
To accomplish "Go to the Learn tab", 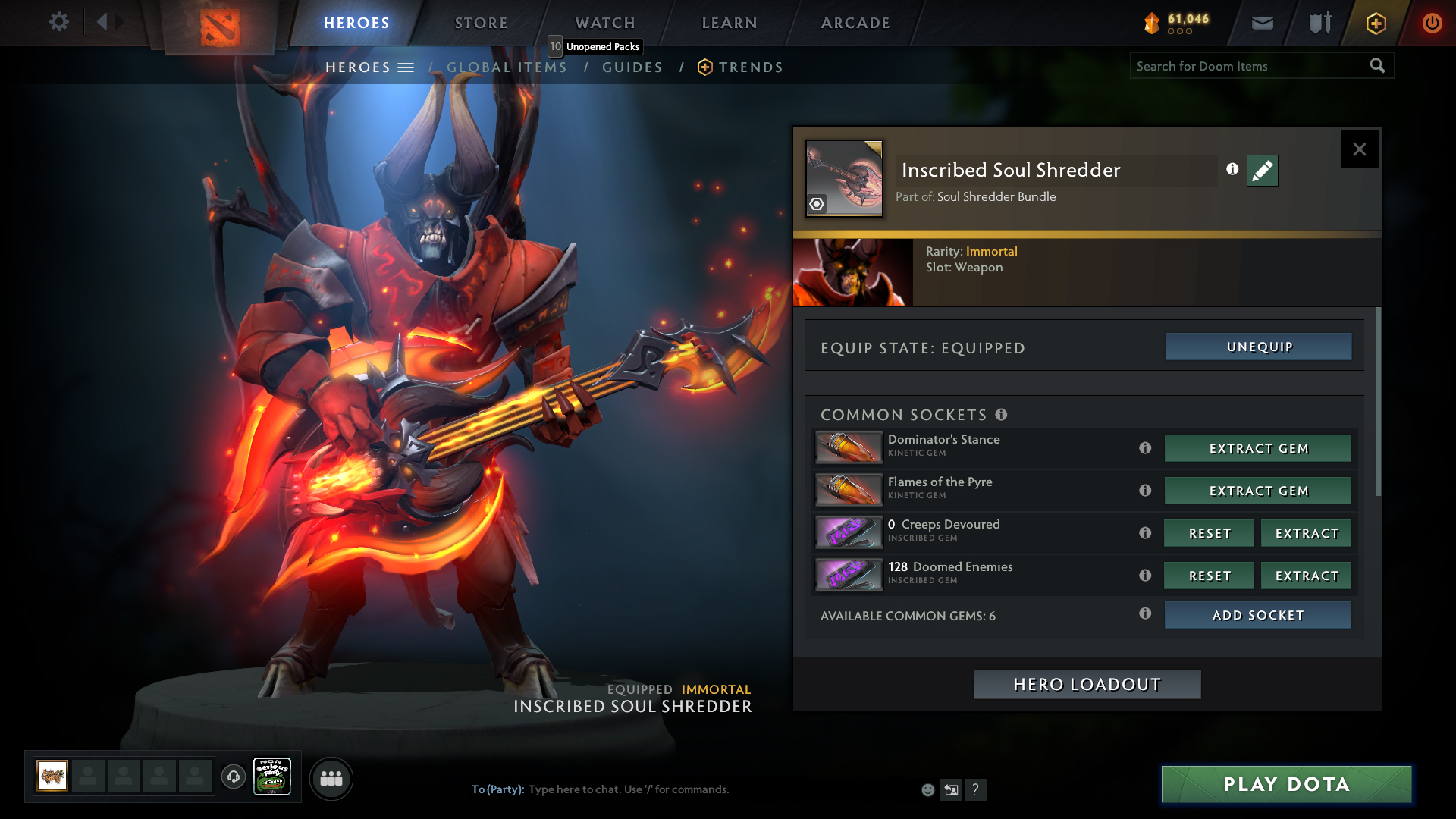I will coord(730,23).
